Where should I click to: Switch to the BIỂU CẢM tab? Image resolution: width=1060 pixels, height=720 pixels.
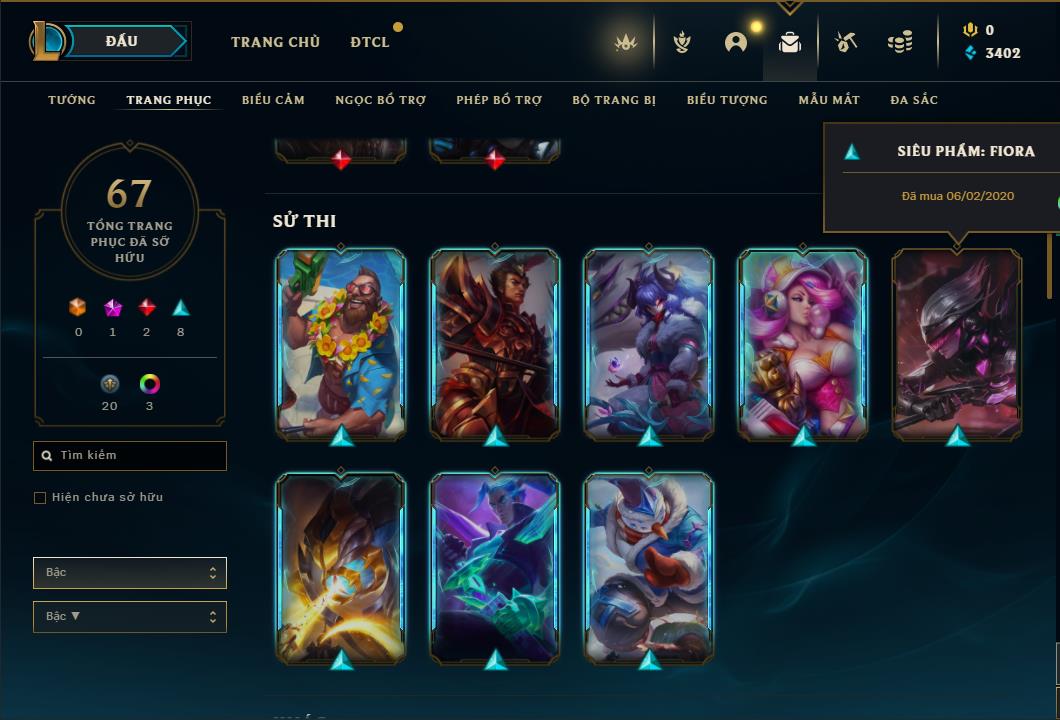click(273, 100)
